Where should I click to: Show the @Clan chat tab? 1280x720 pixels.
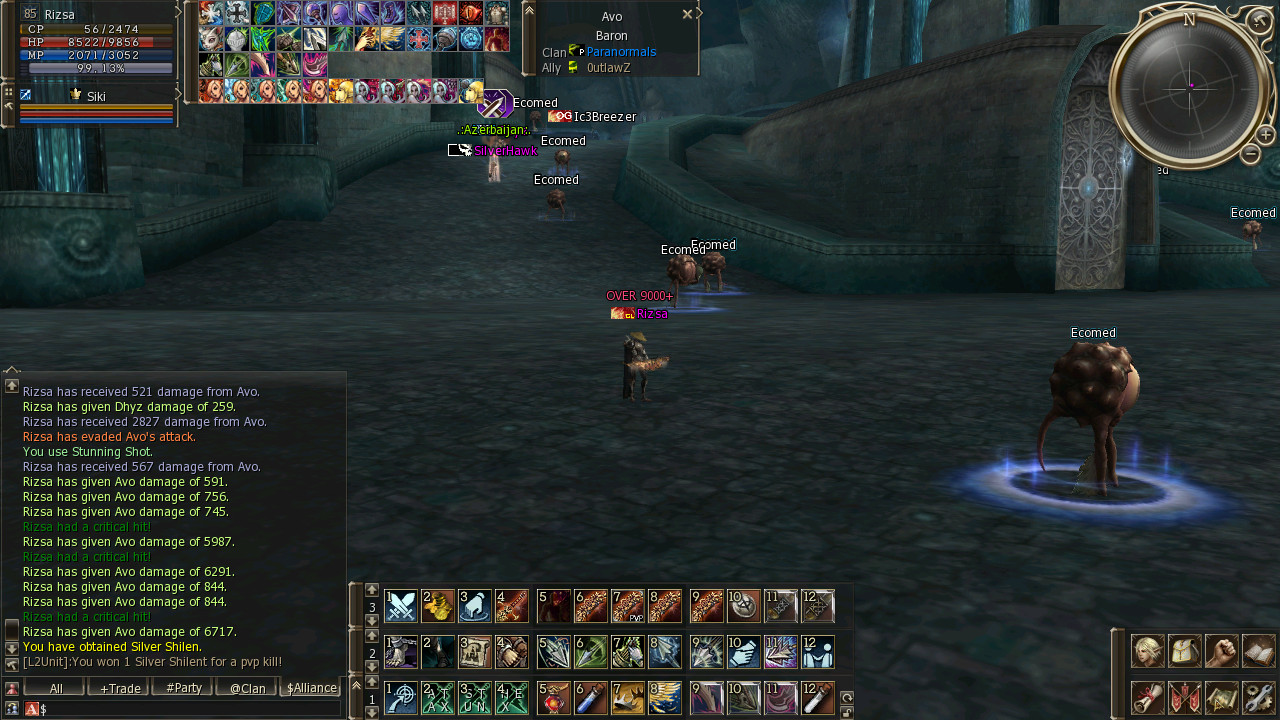[246, 688]
